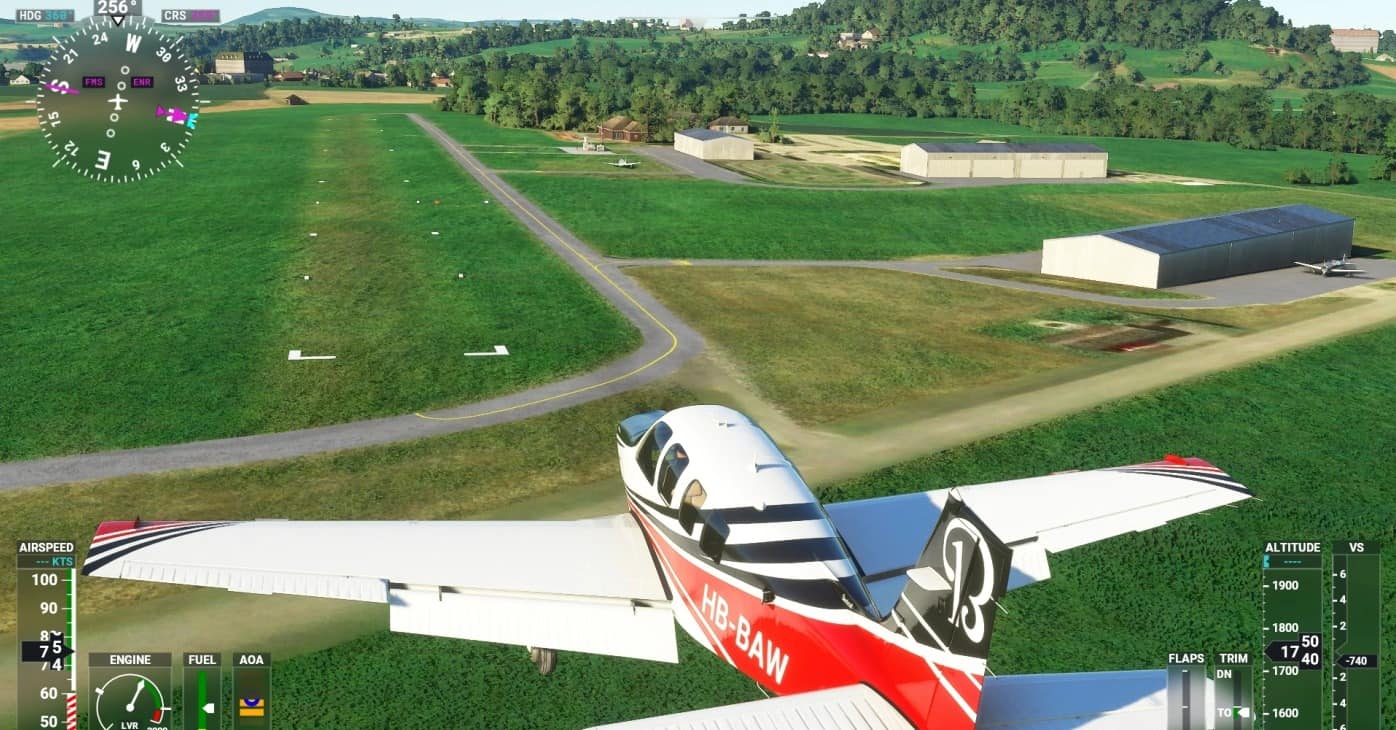Select the CRS course box
Image resolution: width=1396 pixels, height=730 pixels.
pos(190,16)
